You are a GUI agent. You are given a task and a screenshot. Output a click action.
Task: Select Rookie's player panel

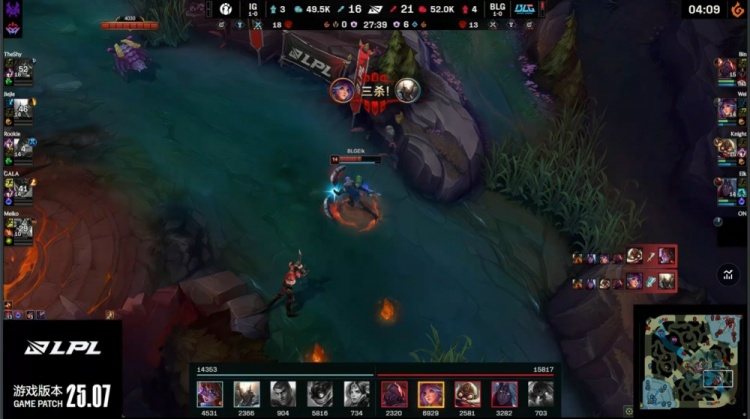[x=18, y=147]
